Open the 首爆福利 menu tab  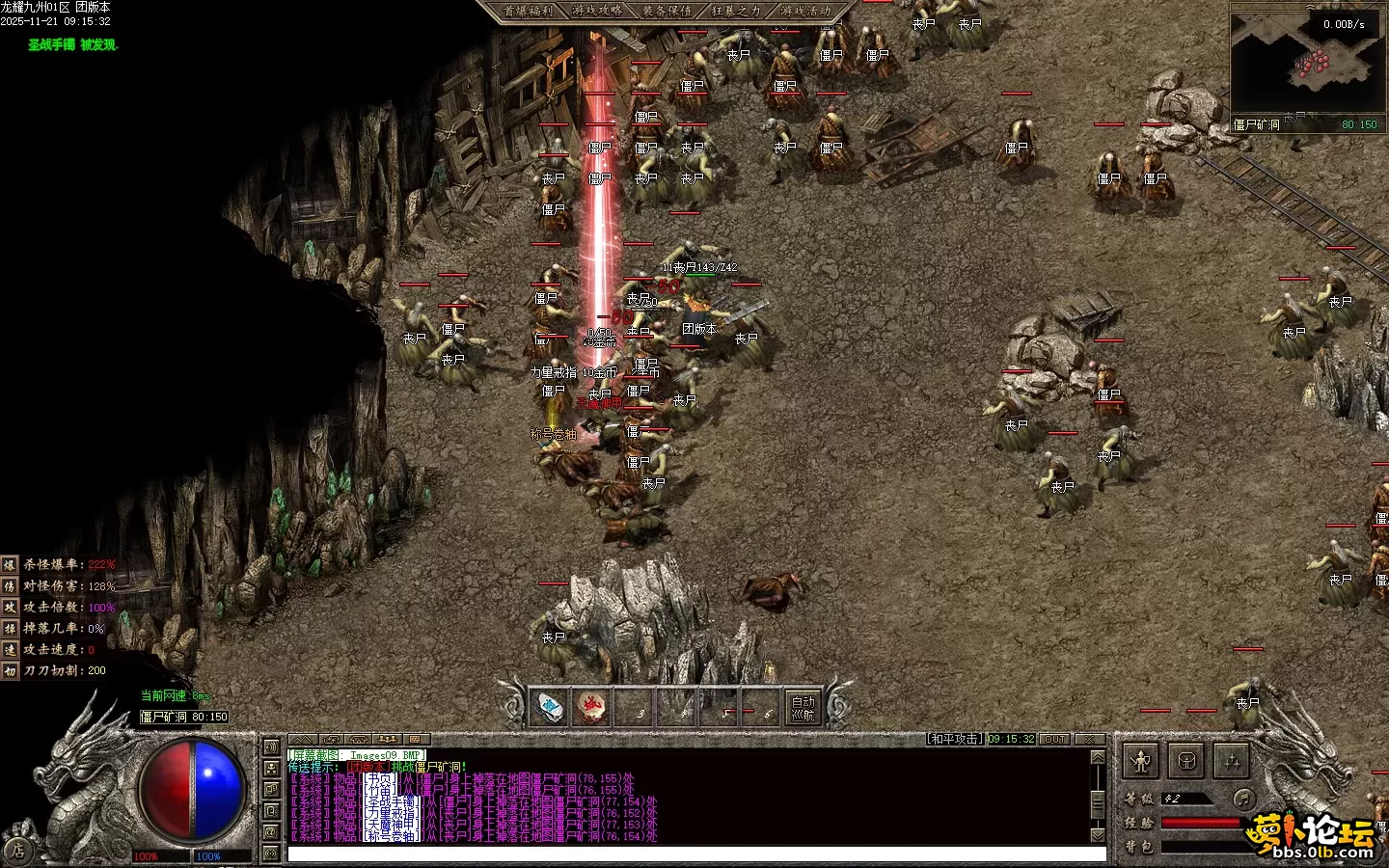[527, 11]
